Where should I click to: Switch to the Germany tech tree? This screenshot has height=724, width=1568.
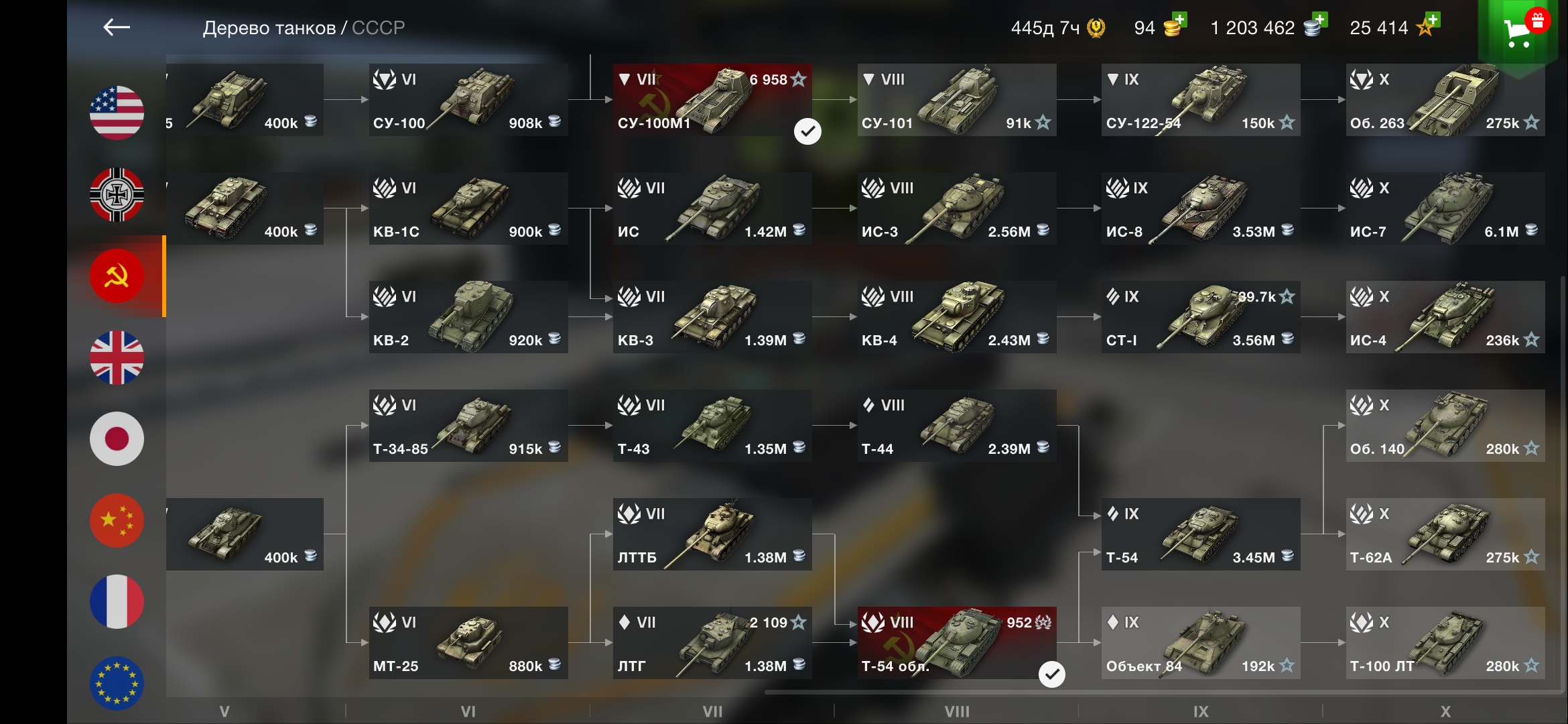[x=117, y=194]
